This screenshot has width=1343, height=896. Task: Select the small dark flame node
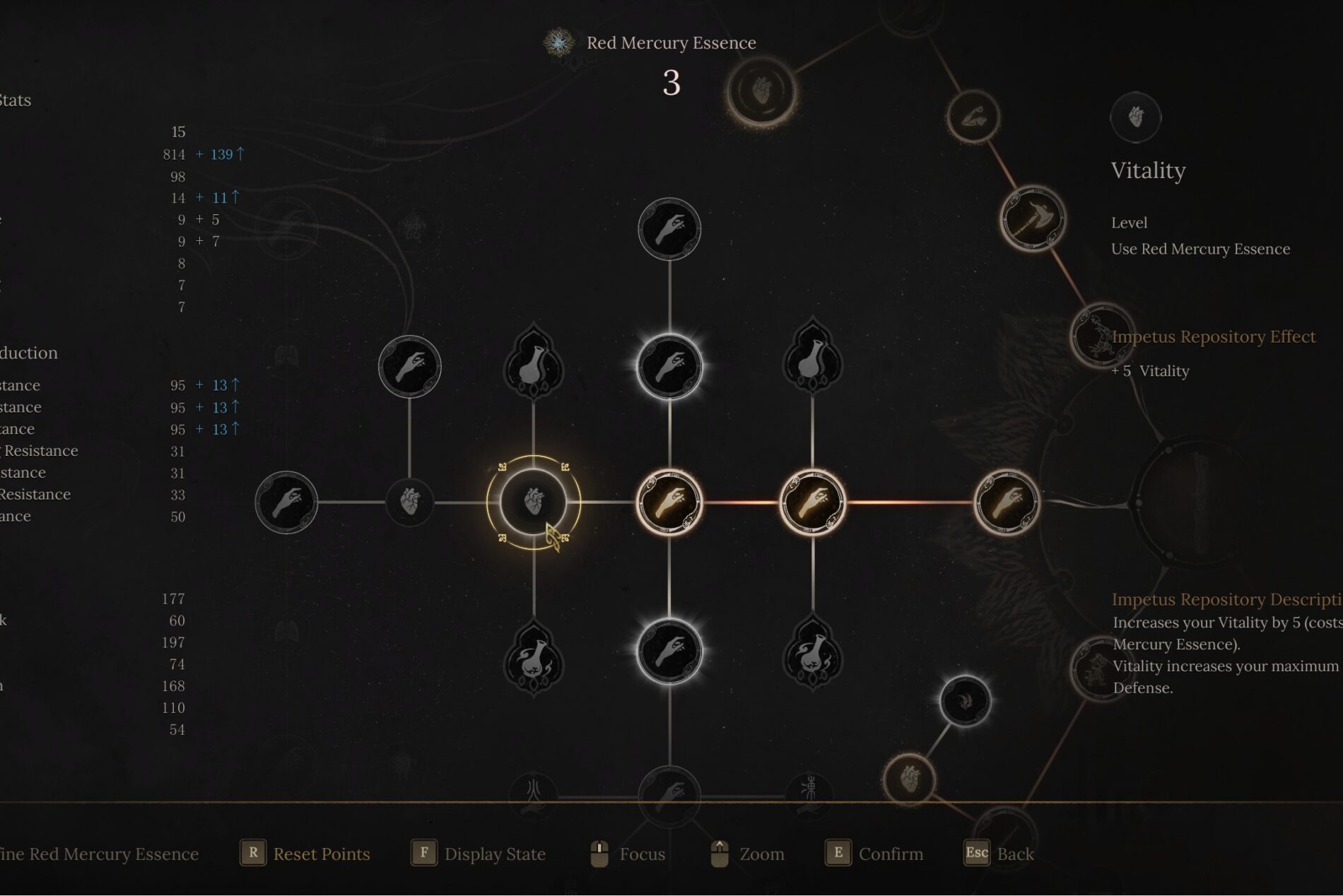tap(965, 700)
